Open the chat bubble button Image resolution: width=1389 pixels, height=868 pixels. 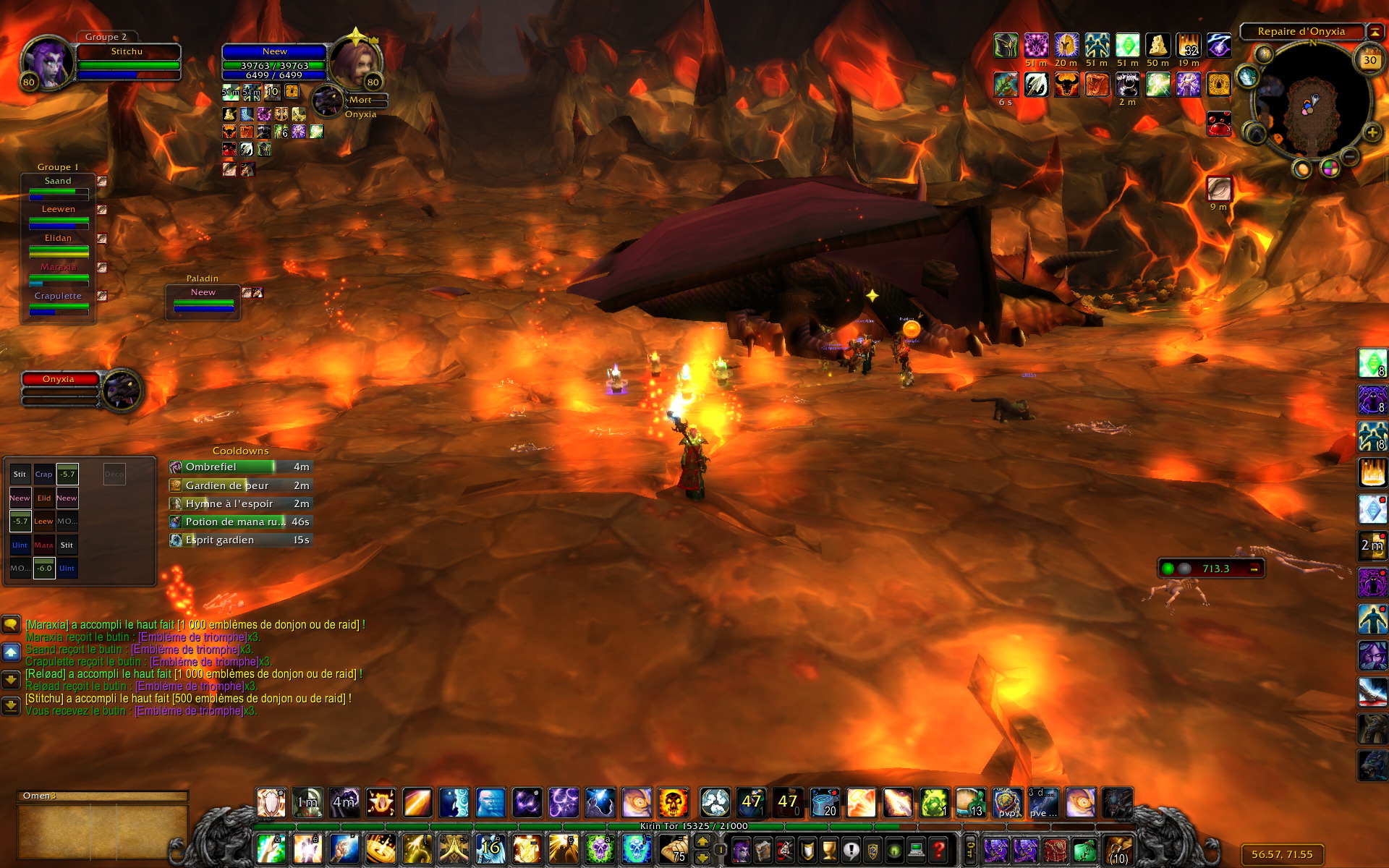click(11, 624)
